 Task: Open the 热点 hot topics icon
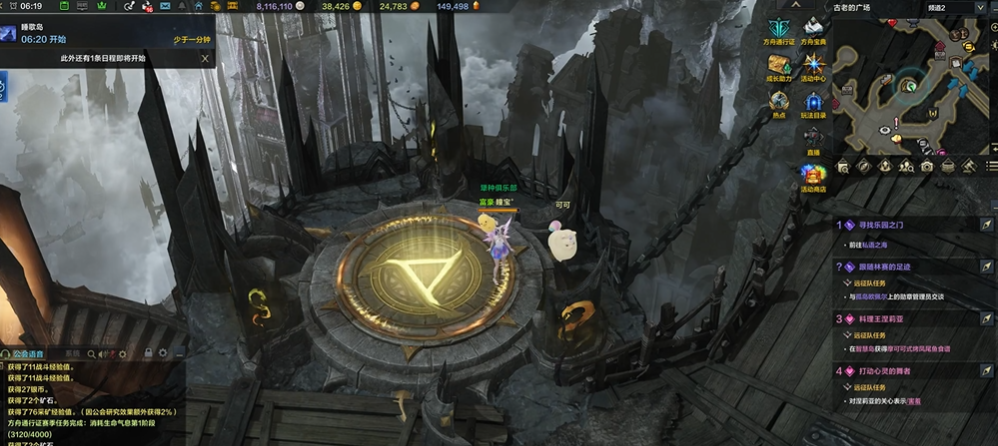779,102
